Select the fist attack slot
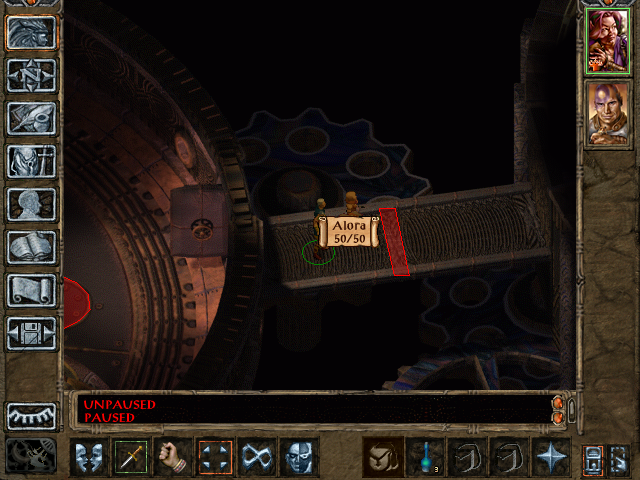640x480 pixels. (172, 457)
